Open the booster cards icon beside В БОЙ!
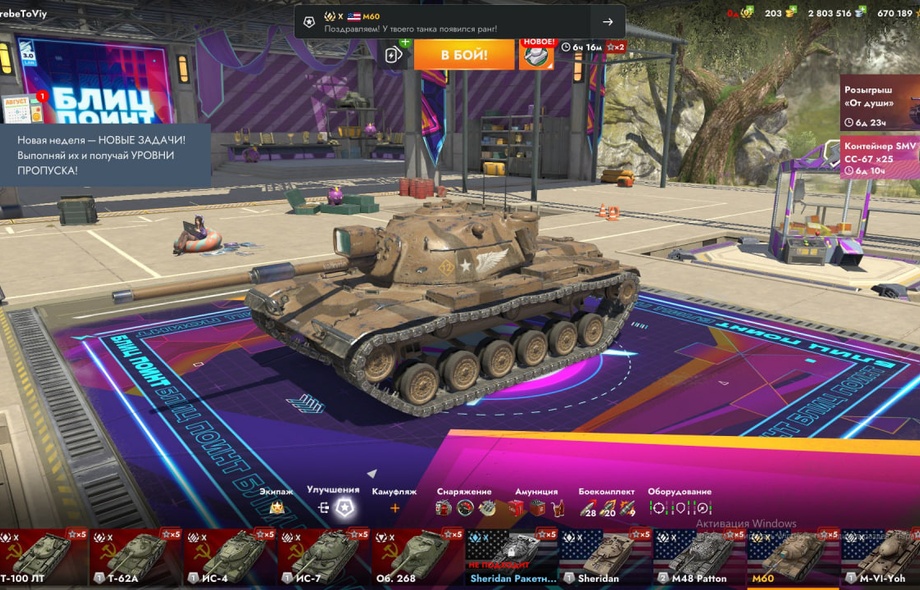Image resolution: width=920 pixels, height=590 pixels. pos(394,54)
